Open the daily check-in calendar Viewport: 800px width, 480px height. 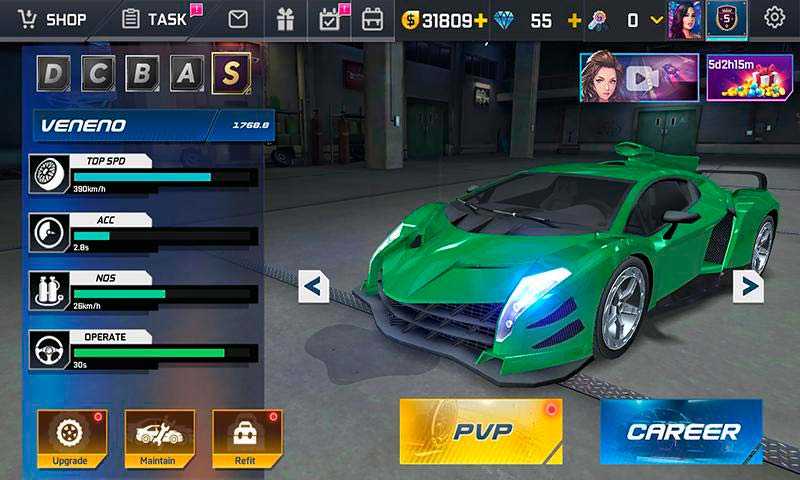point(329,19)
